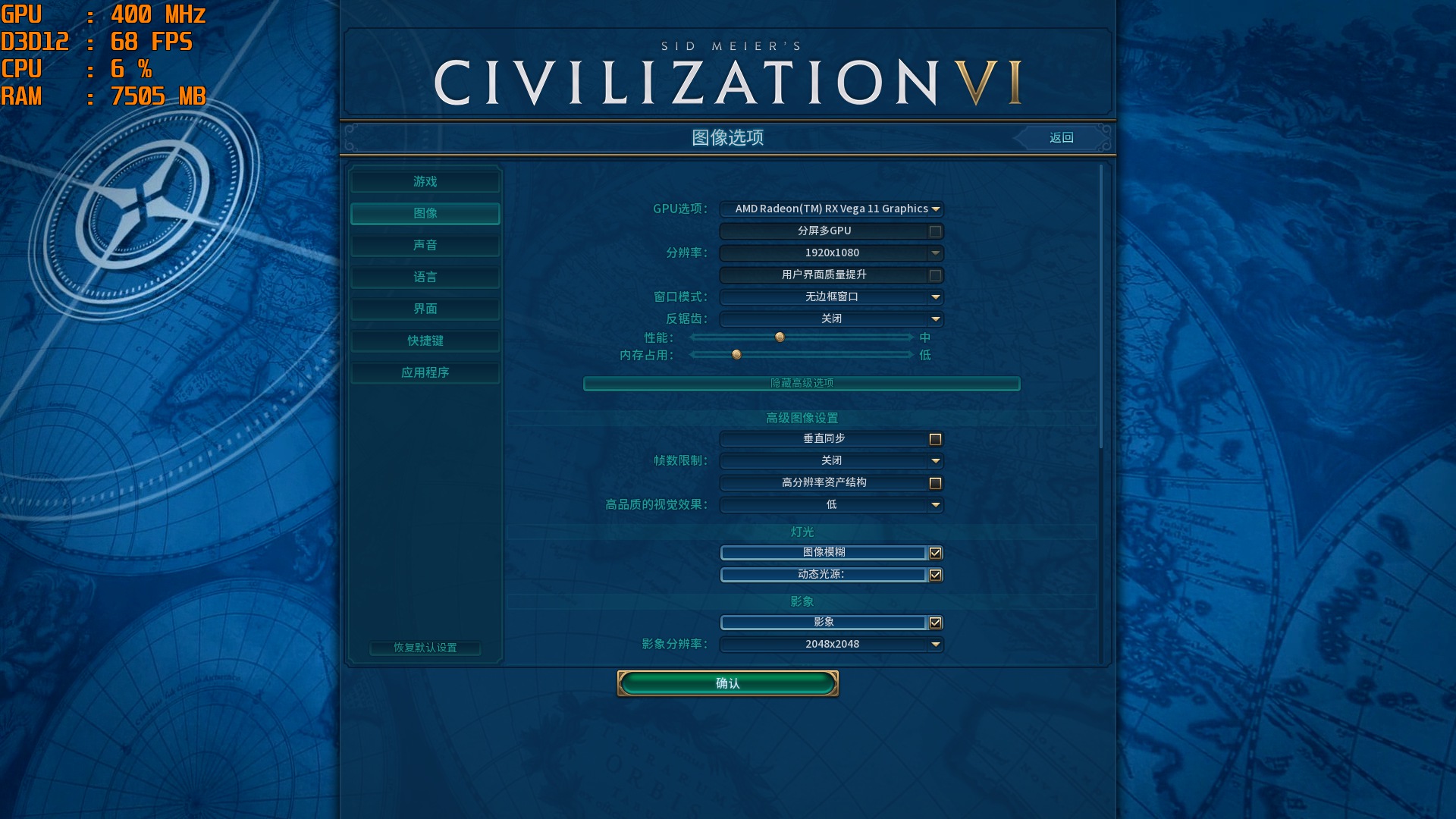Open the 分辨率 resolution dropdown
Screen dimensions: 1456x819
[x=830, y=253]
